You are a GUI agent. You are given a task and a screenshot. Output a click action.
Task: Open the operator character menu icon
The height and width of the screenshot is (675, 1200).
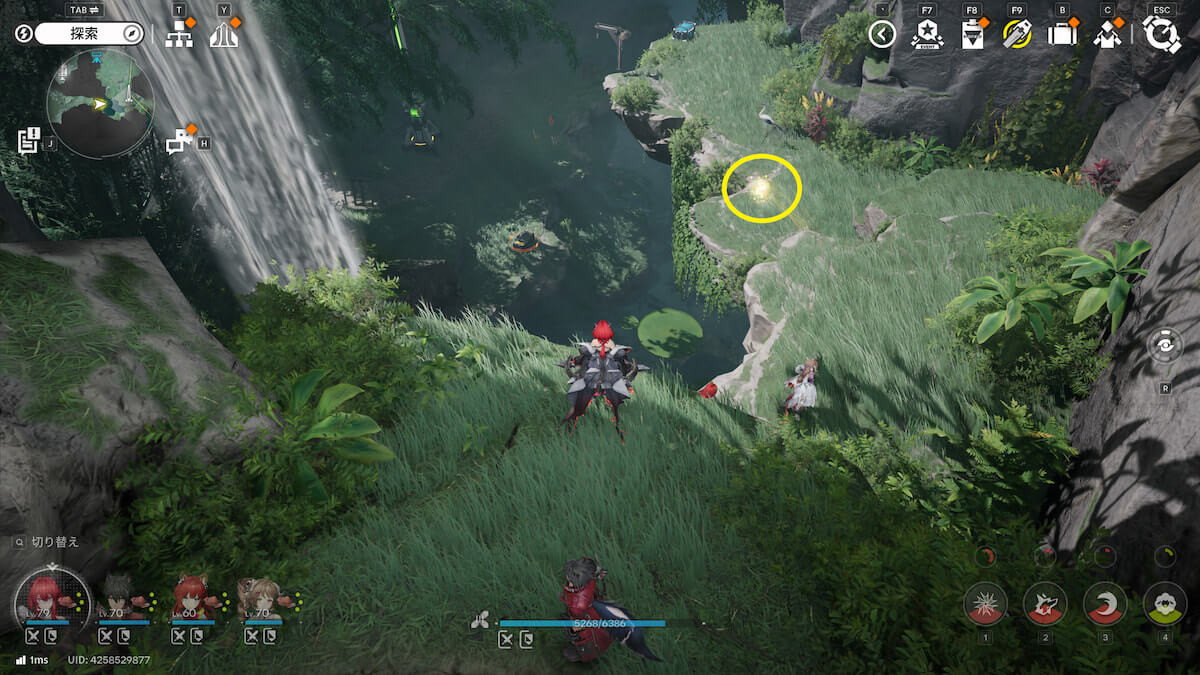point(1106,35)
